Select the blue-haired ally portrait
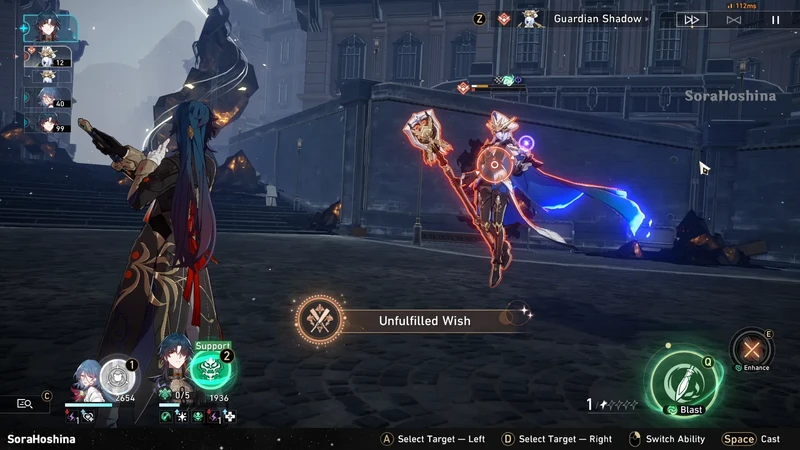The height and width of the screenshot is (450, 800). 86,381
